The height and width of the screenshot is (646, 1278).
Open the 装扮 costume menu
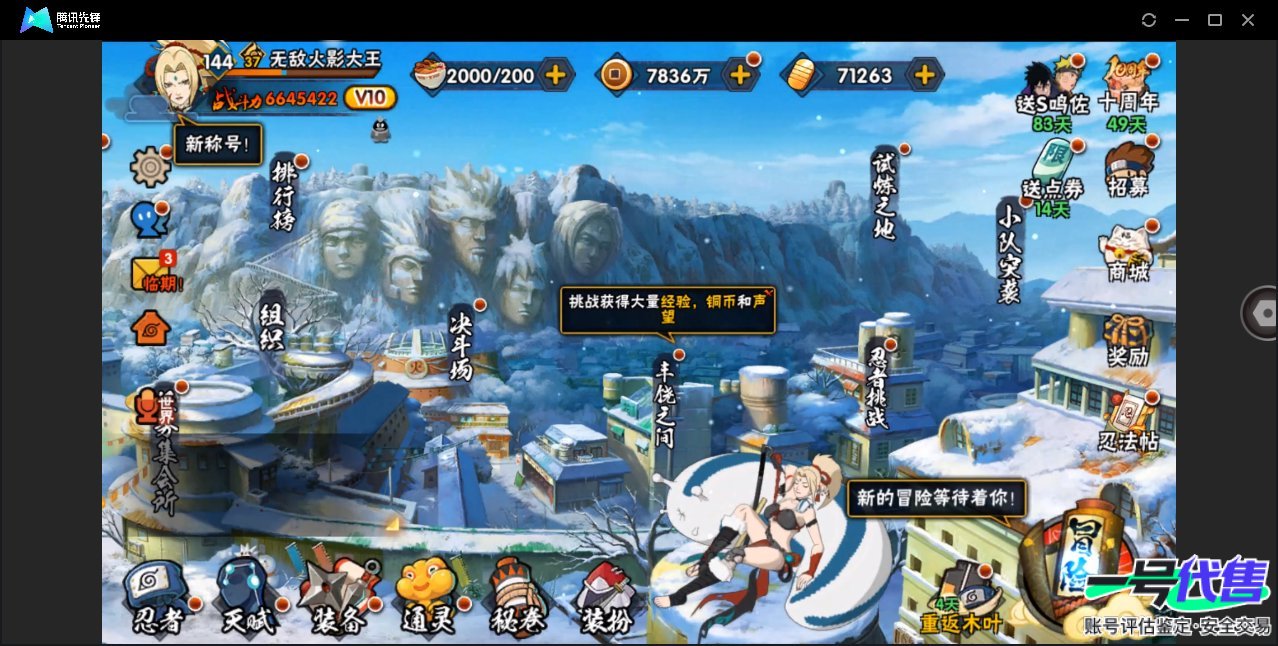[608, 598]
